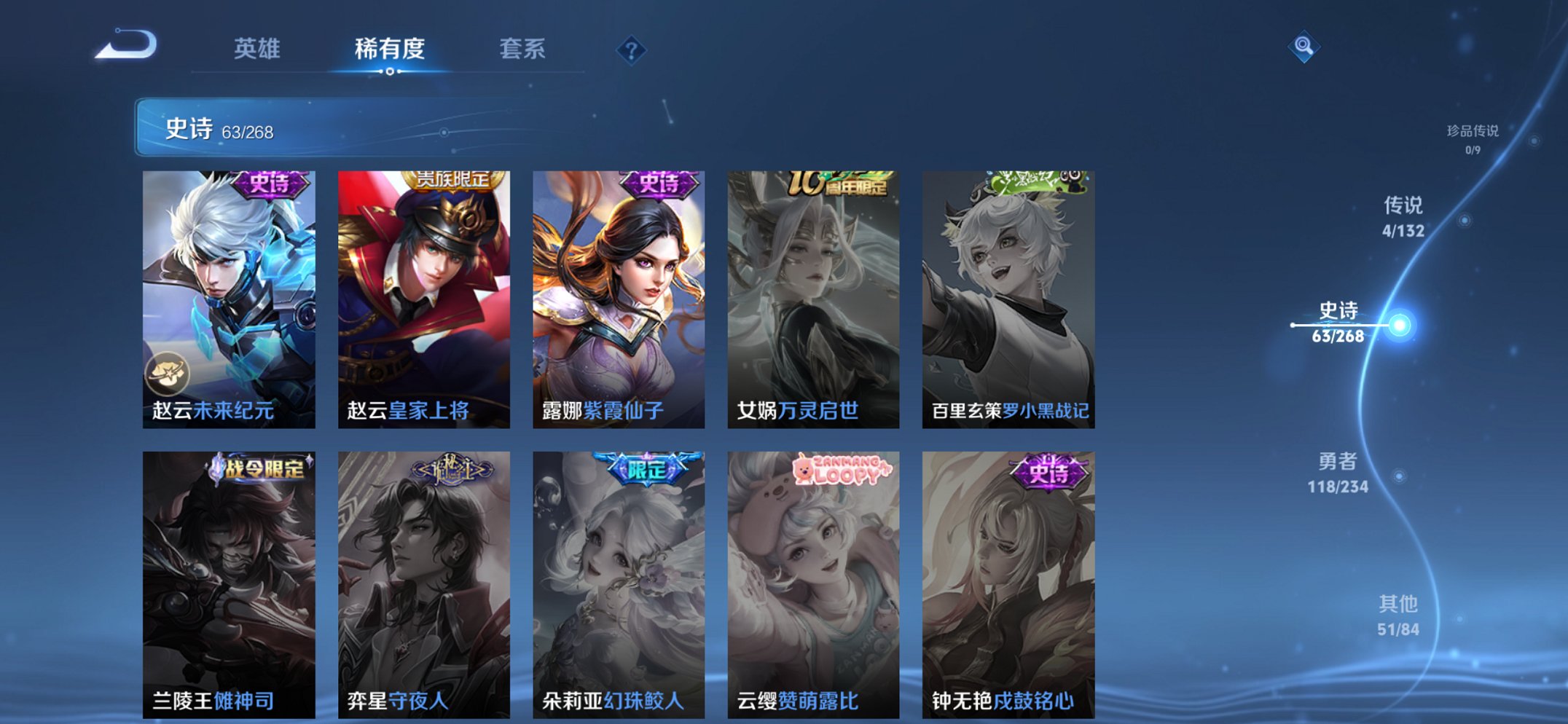This screenshot has height=724, width=1568.
Task: Jump to 传说 section in the rarity sidebar
Action: point(1404,213)
